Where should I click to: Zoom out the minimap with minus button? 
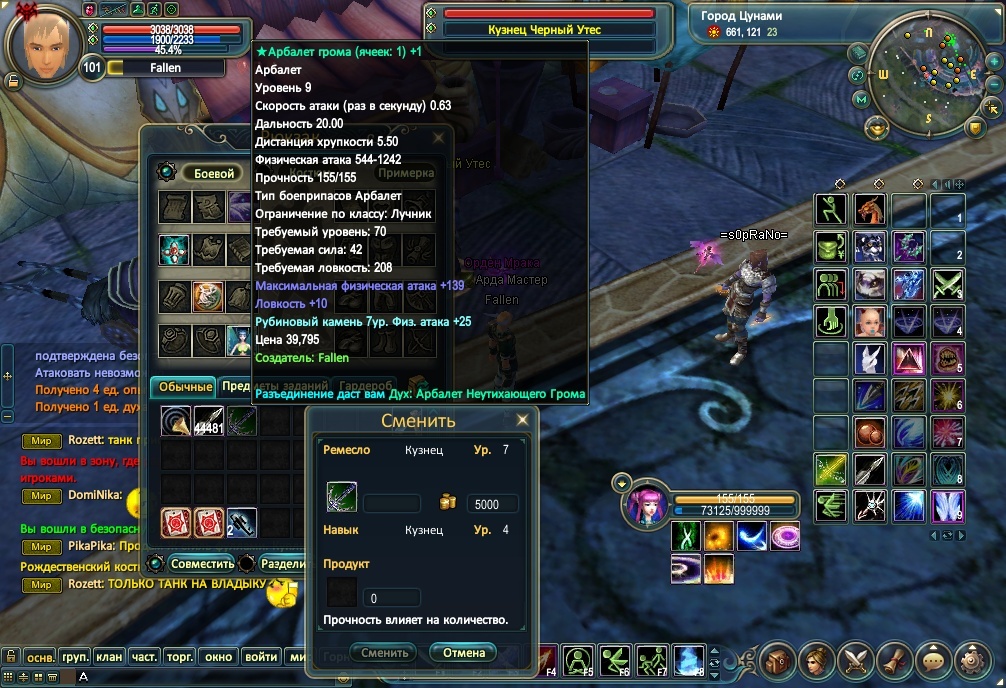coord(993,83)
